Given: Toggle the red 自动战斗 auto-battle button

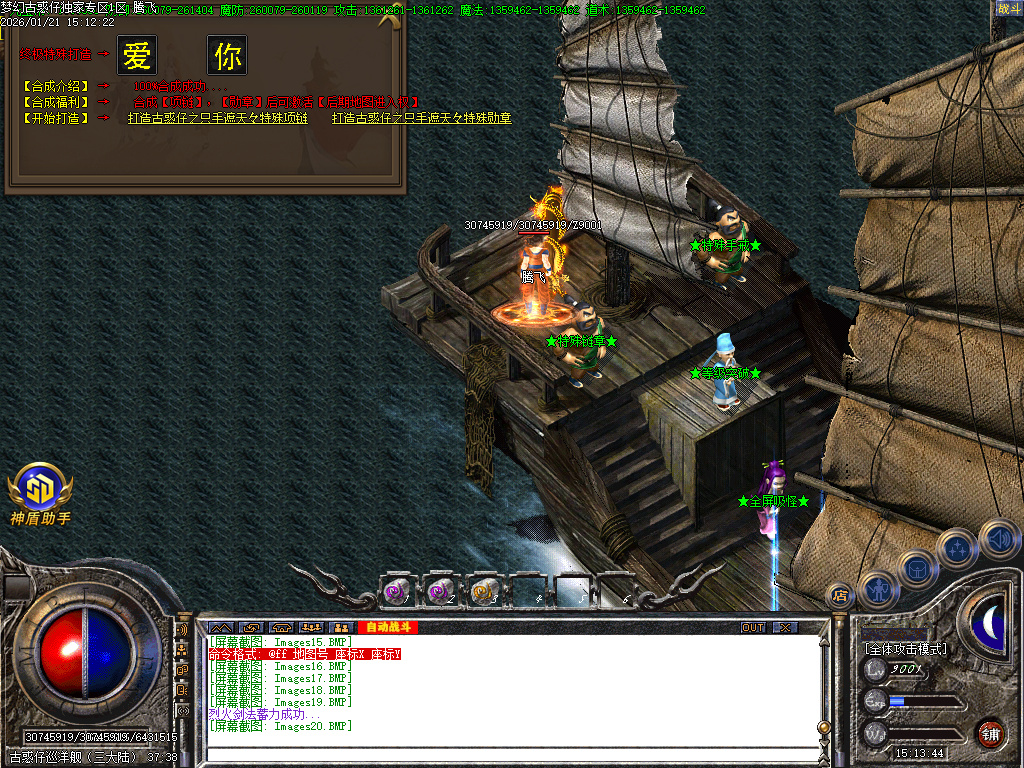Looking at the screenshot, I should tap(386, 628).
